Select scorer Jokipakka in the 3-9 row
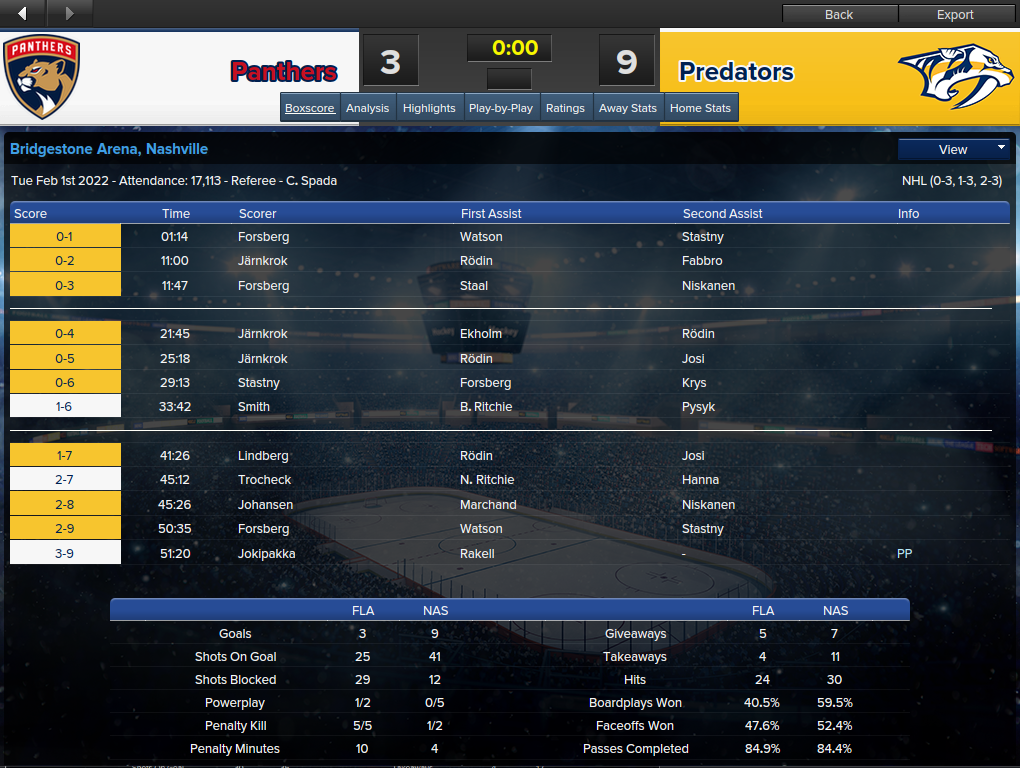Image resolution: width=1020 pixels, height=768 pixels. click(266, 553)
